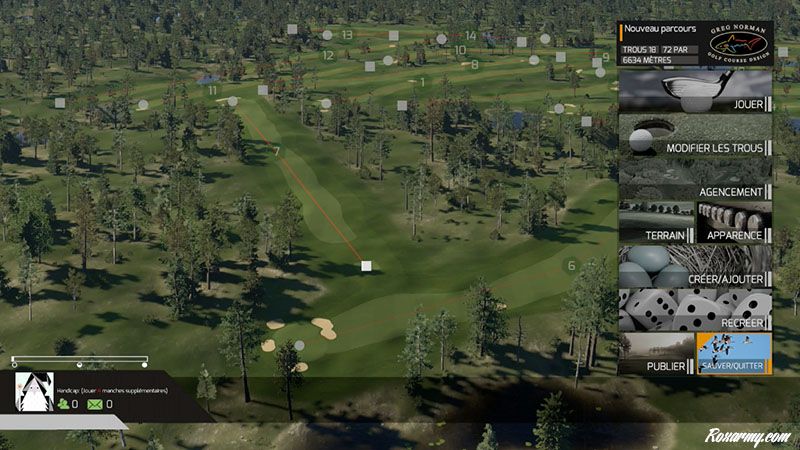Go to the APPARENCE settings
800x450 pixels.
734,222
